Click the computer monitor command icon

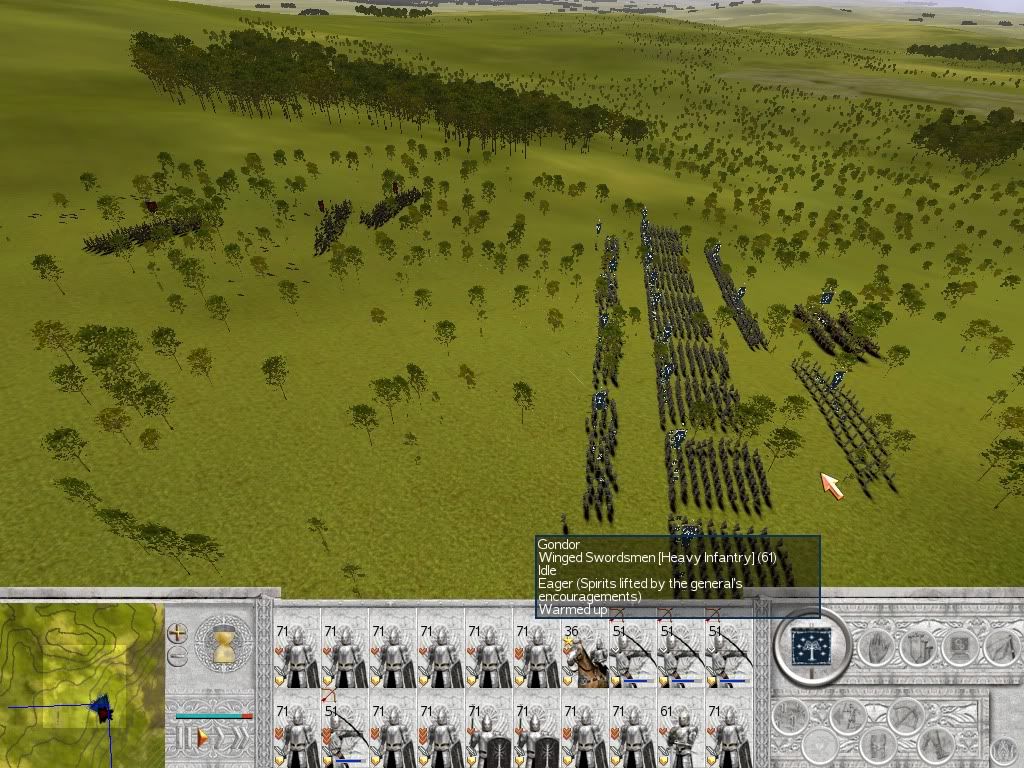click(958, 647)
